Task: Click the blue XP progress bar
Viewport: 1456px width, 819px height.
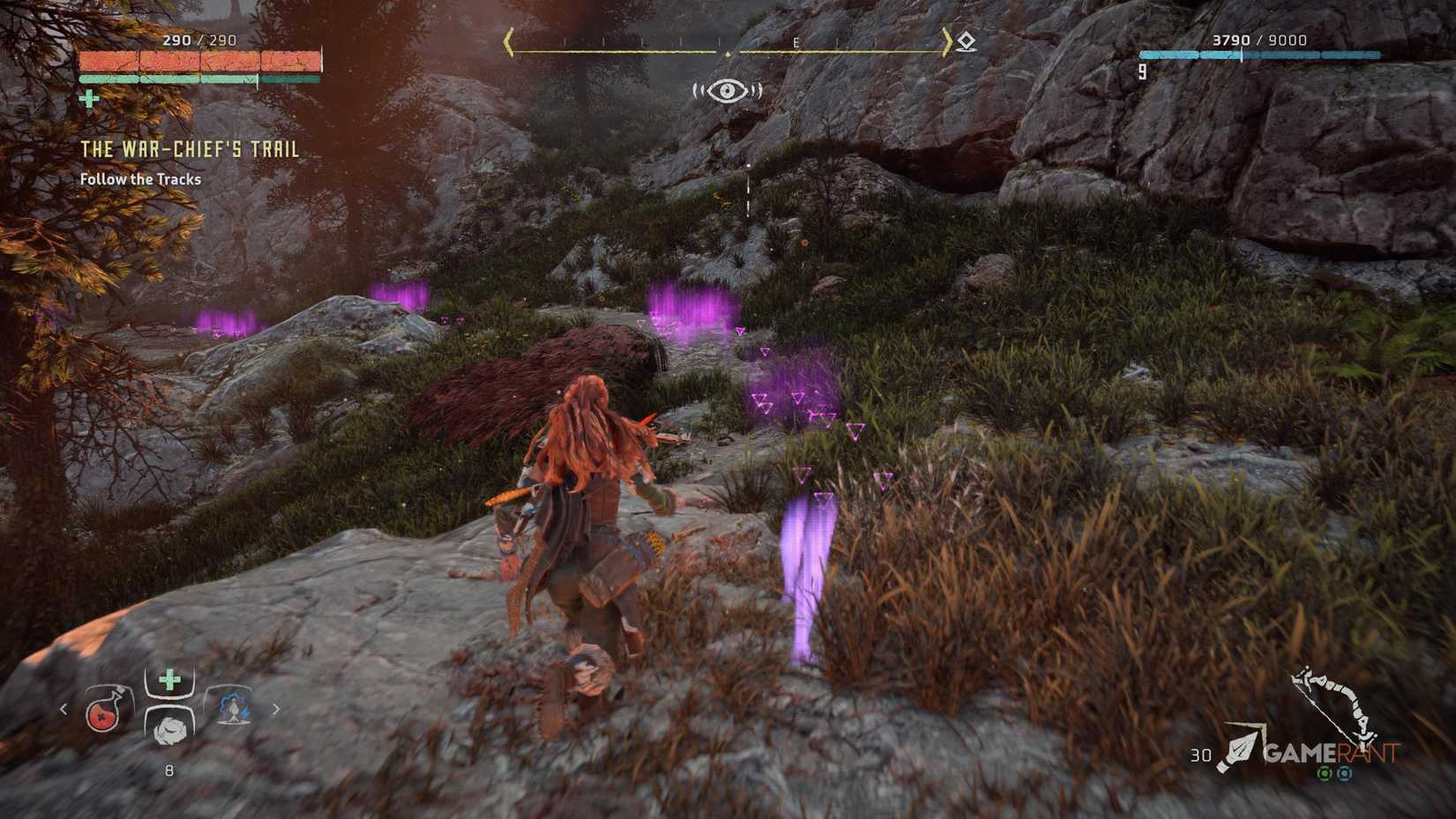Action: pyautogui.click(x=1244, y=53)
